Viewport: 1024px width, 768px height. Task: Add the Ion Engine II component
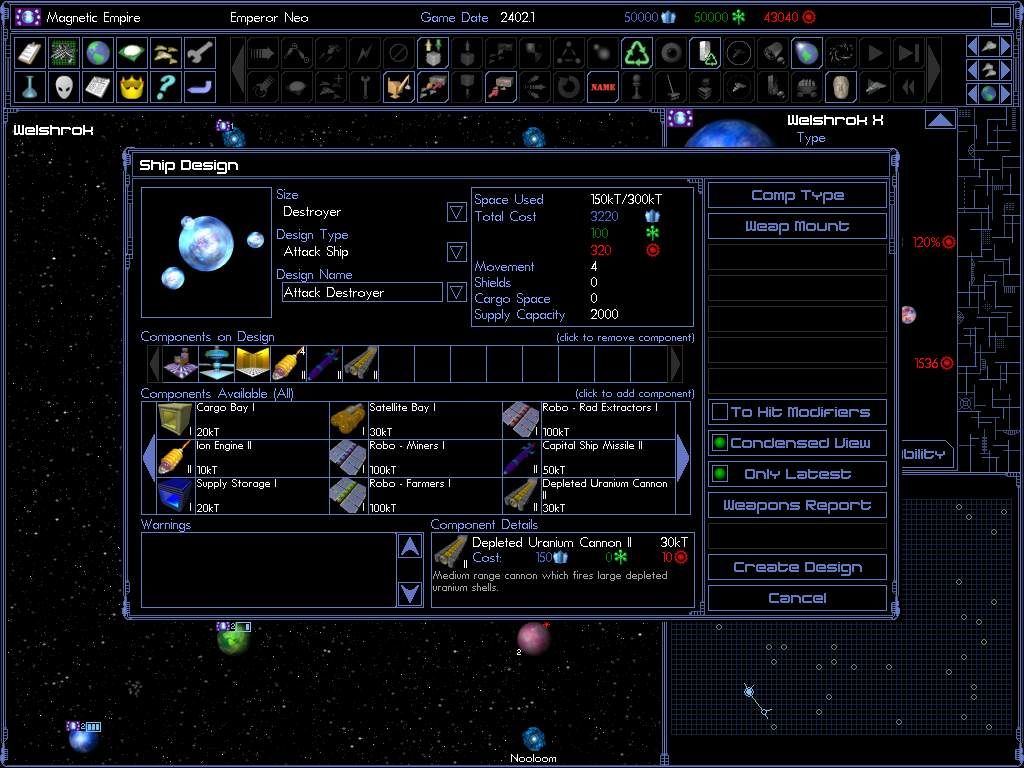(x=243, y=458)
